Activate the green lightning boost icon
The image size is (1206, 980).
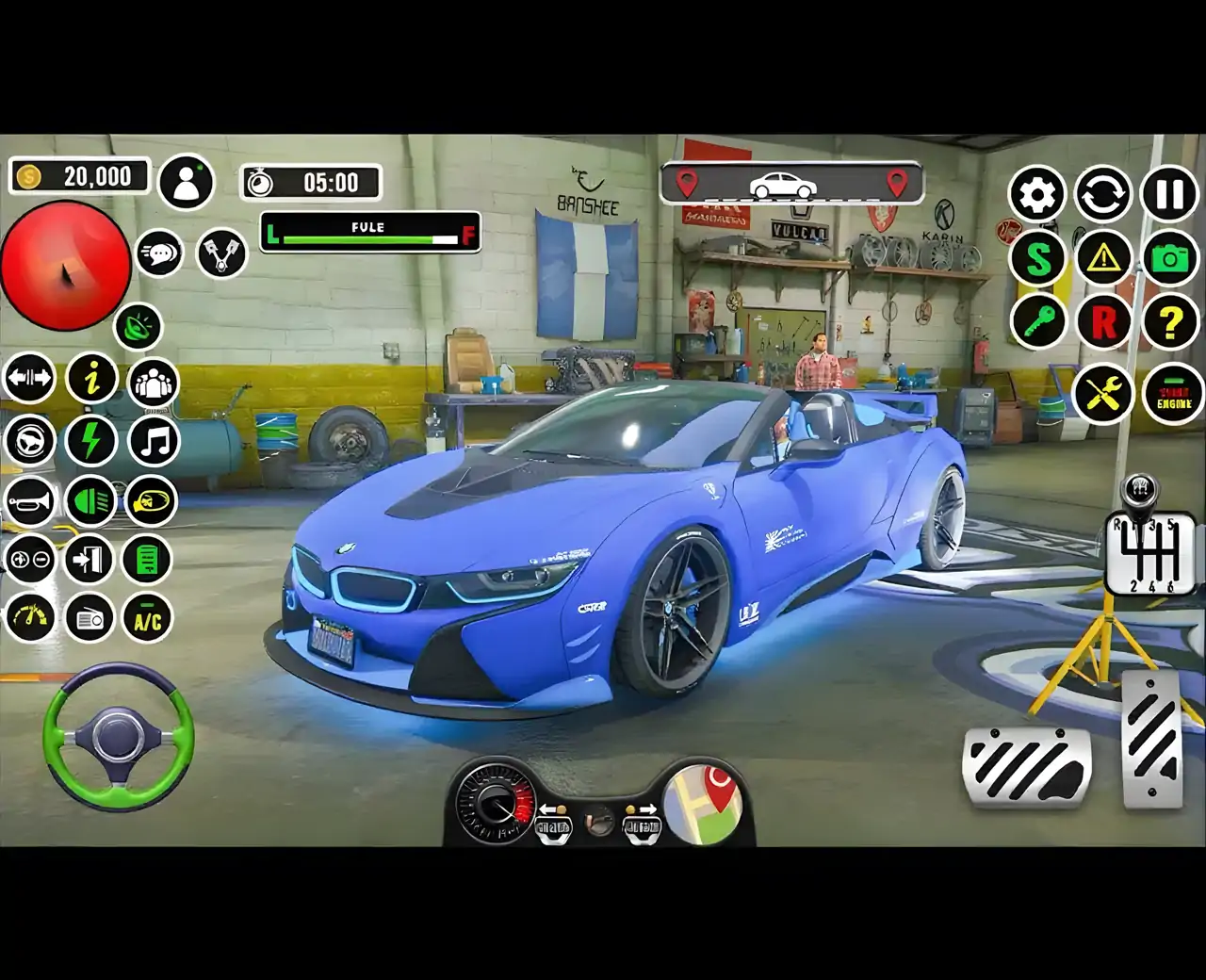(x=90, y=441)
